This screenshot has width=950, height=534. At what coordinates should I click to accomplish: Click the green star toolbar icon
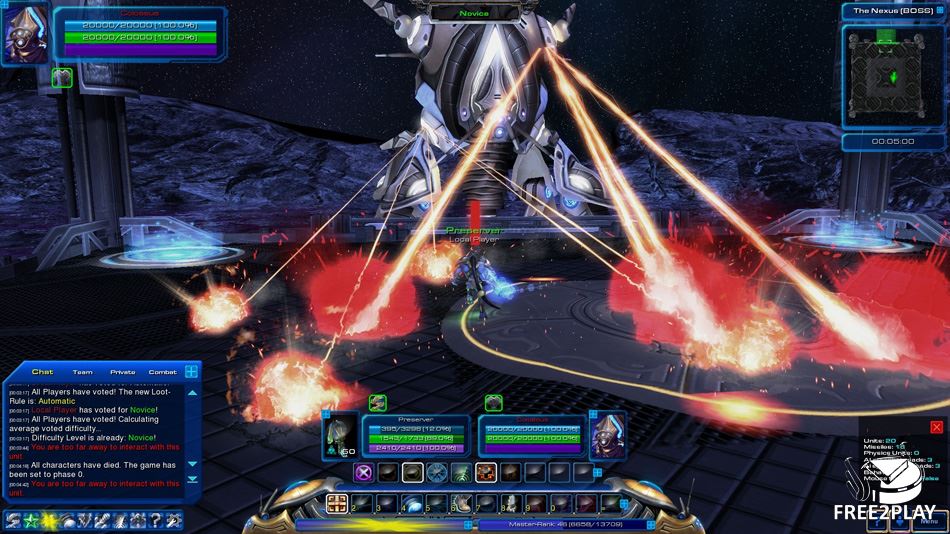[31, 520]
